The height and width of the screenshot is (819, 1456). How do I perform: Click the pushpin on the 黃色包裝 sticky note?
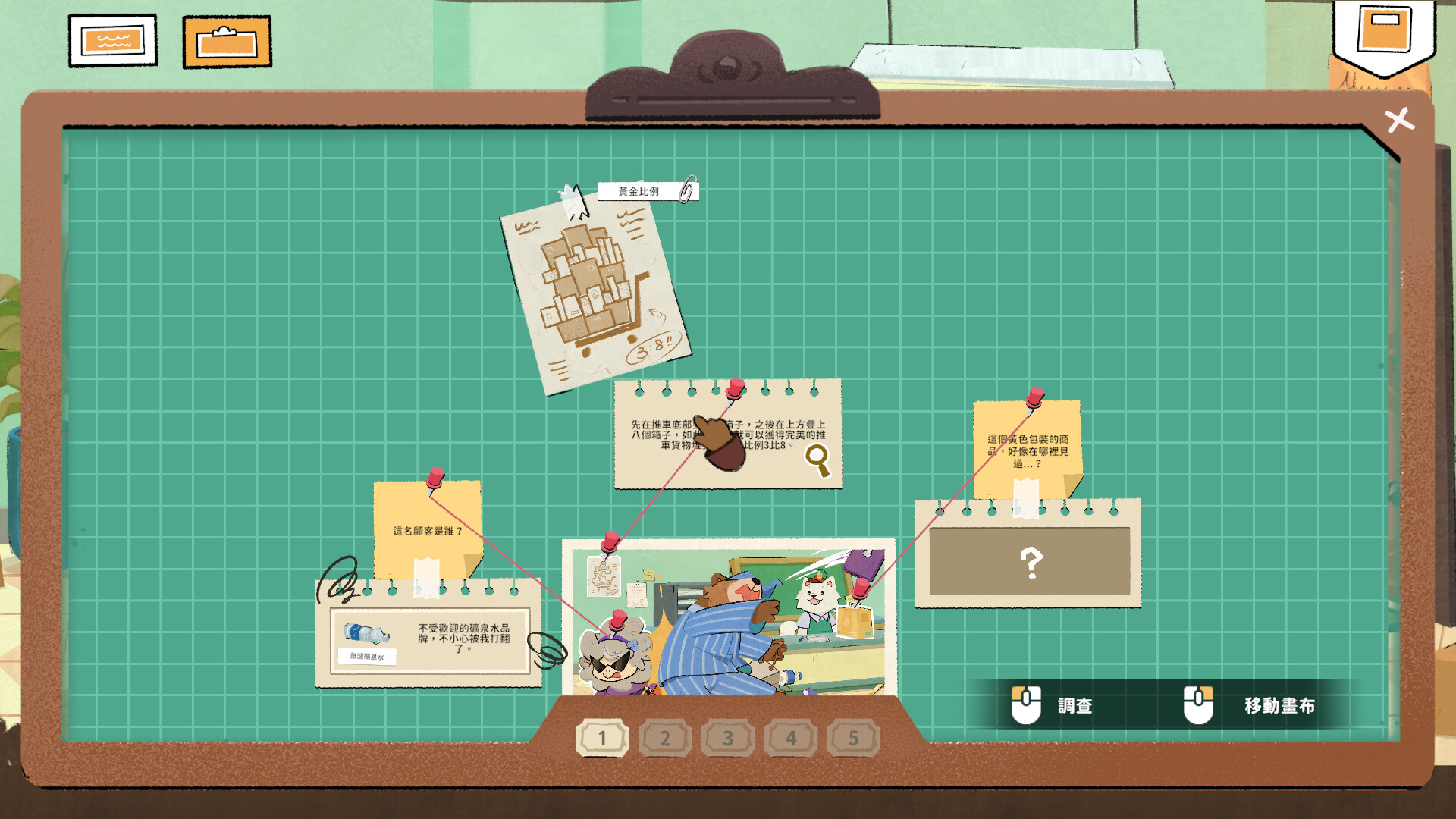coord(1034,397)
